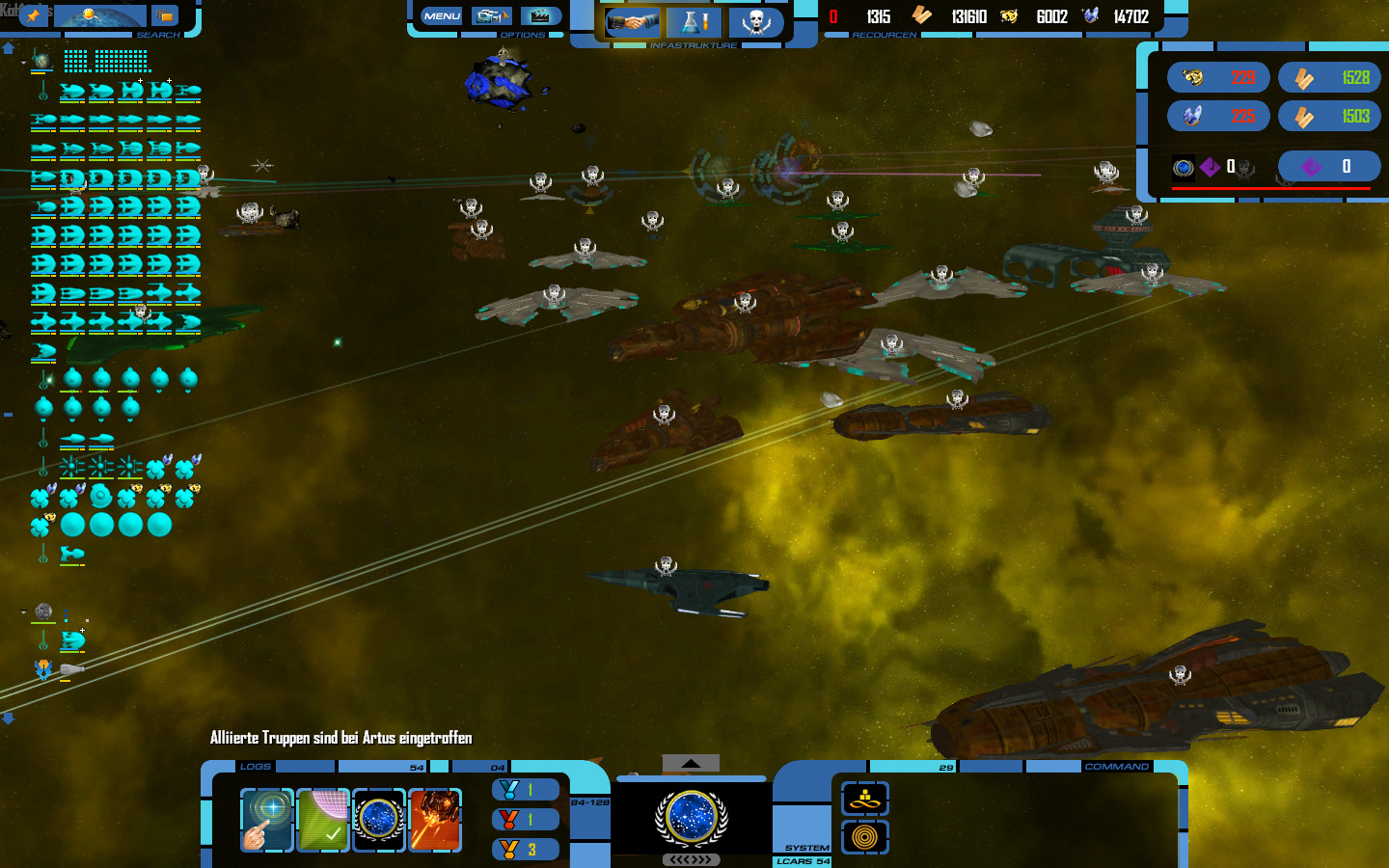Click the gold infinity cubes command icon

tap(864, 799)
